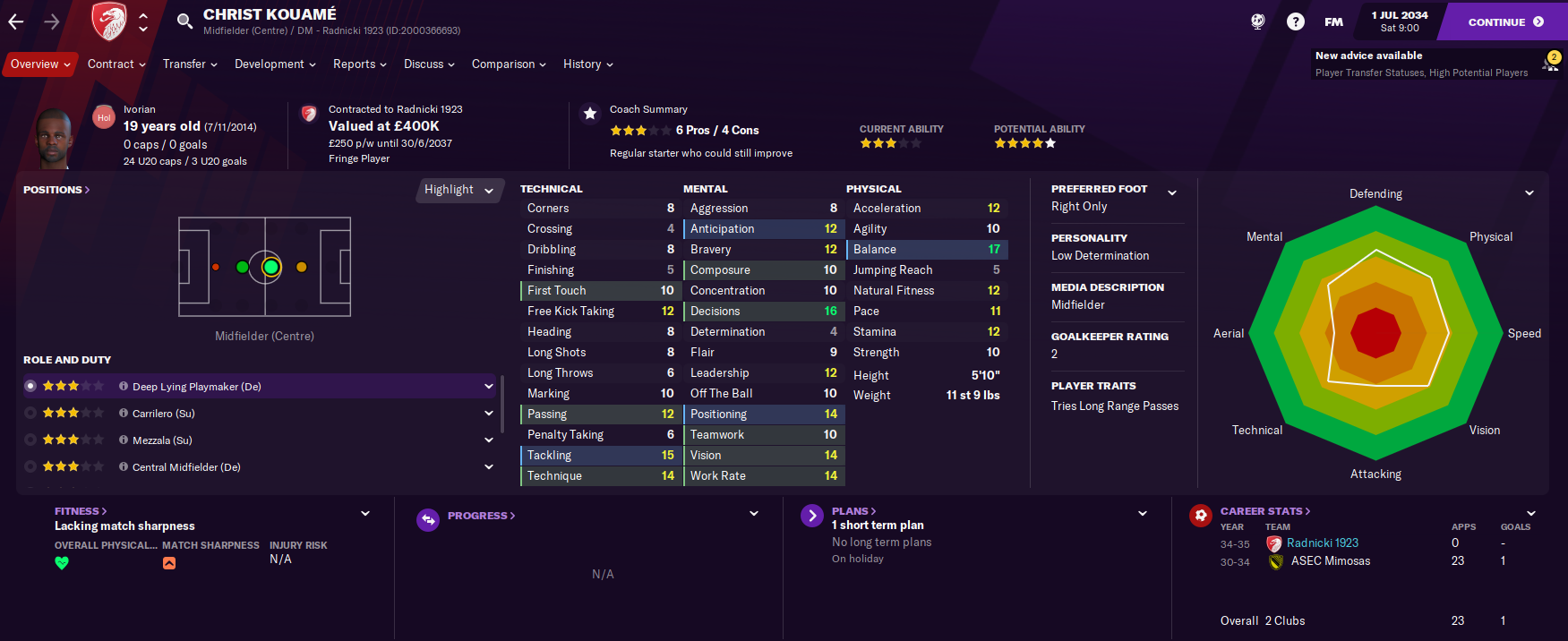Open the Radnicki 1923 club link
This screenshot has height=641, width=1568.
pos(1322,543)
